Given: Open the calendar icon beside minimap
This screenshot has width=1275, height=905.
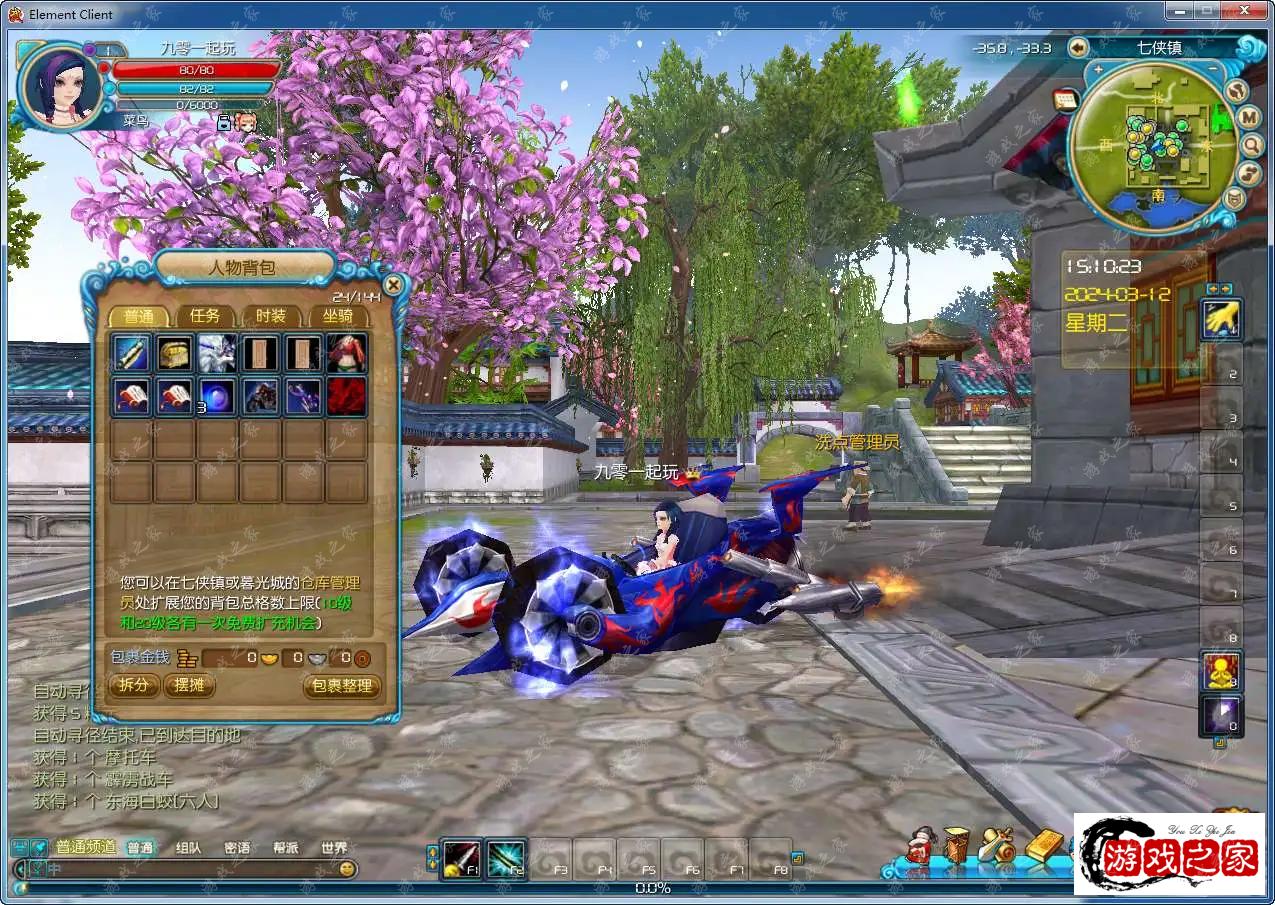Looking at the screenshot, I should [x=1064, y=100].
